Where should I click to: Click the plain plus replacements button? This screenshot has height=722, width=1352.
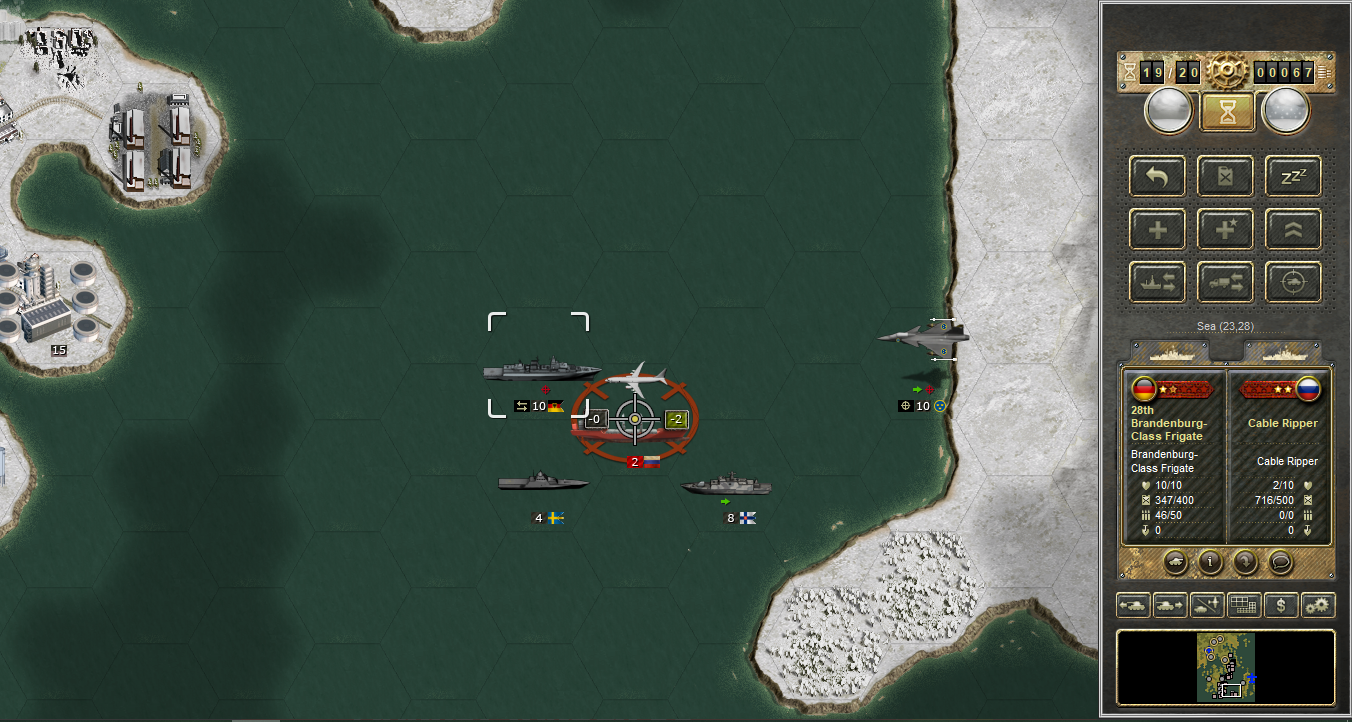pyautogui.click(x=1158, y=230)
